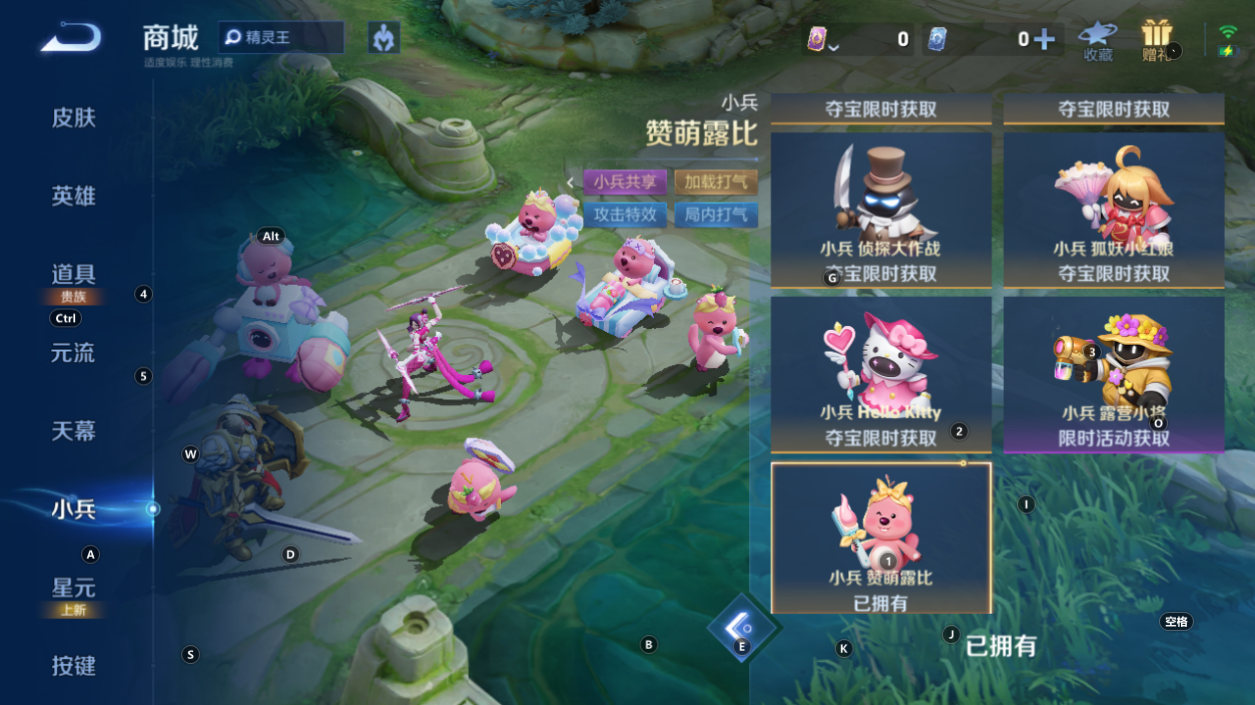Choose the 狐妖小红娘 minion skin card
The height and width of the screenshot is (705, 1255).
(1114, 210)
